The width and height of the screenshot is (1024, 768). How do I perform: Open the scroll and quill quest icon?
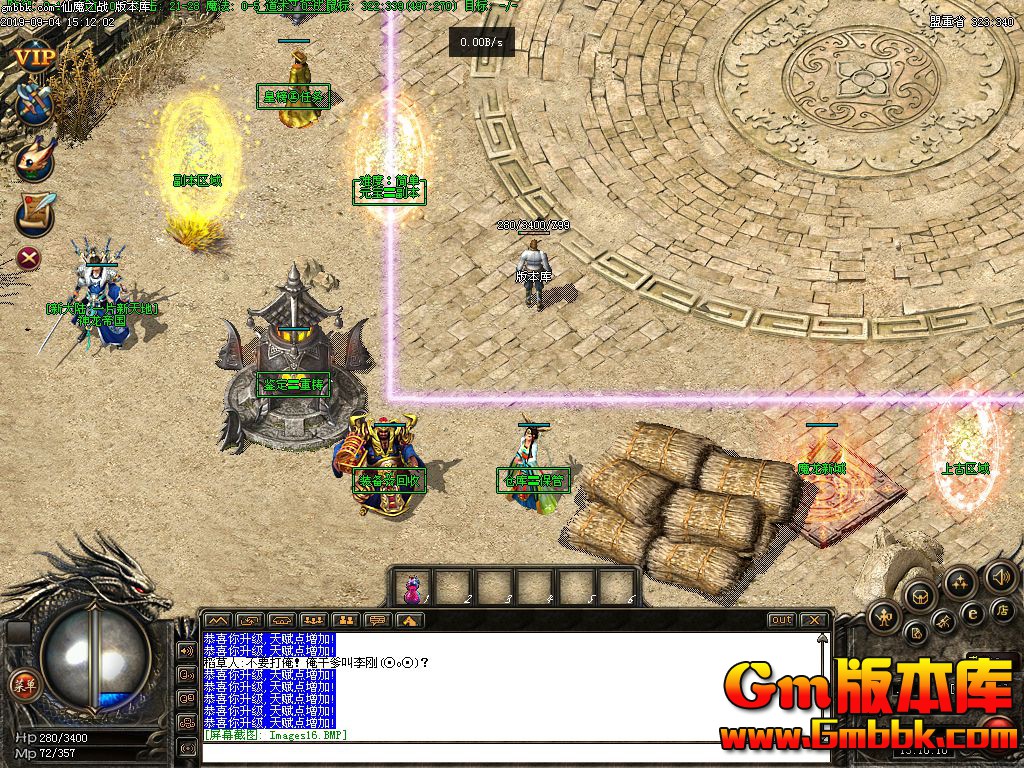coord(33,213)
